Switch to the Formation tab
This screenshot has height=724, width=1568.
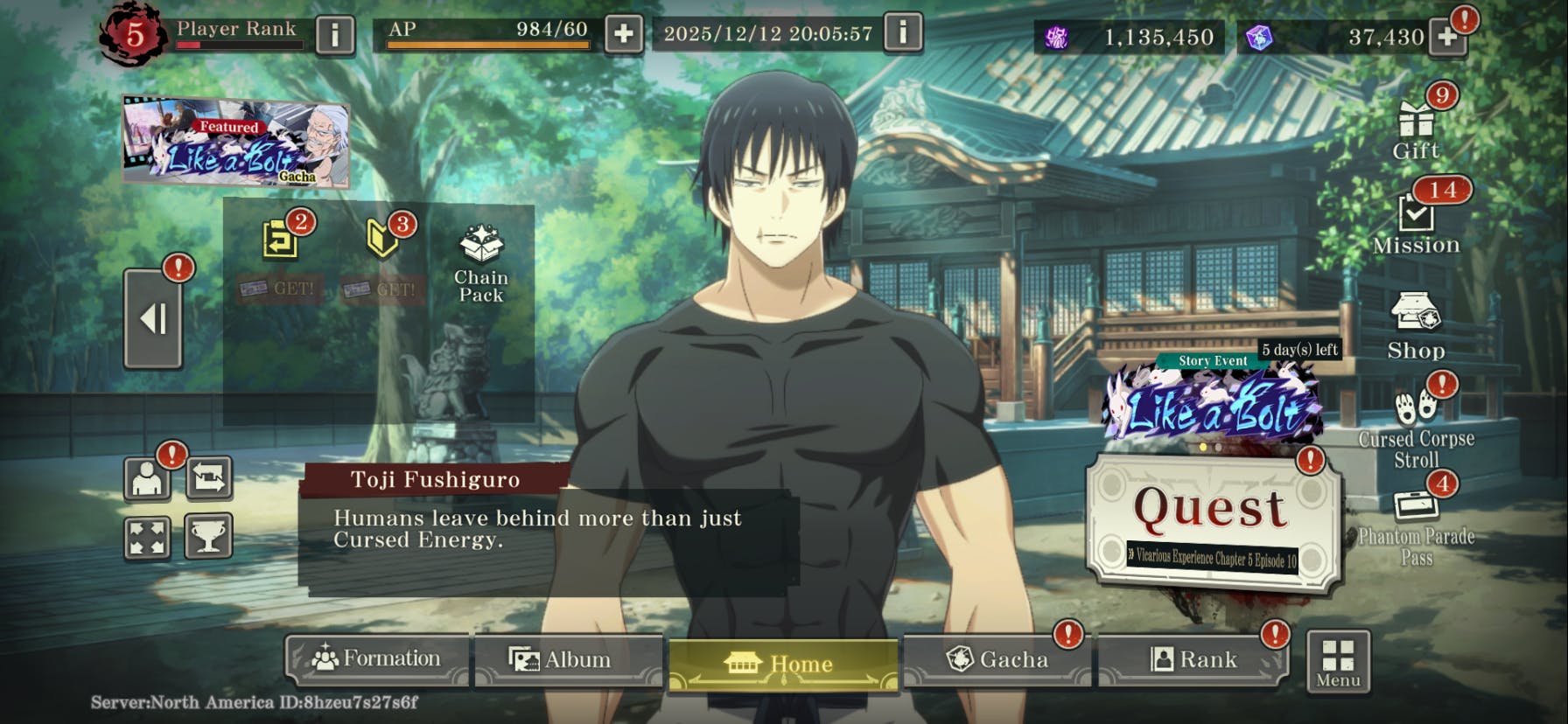coord(377,658)
